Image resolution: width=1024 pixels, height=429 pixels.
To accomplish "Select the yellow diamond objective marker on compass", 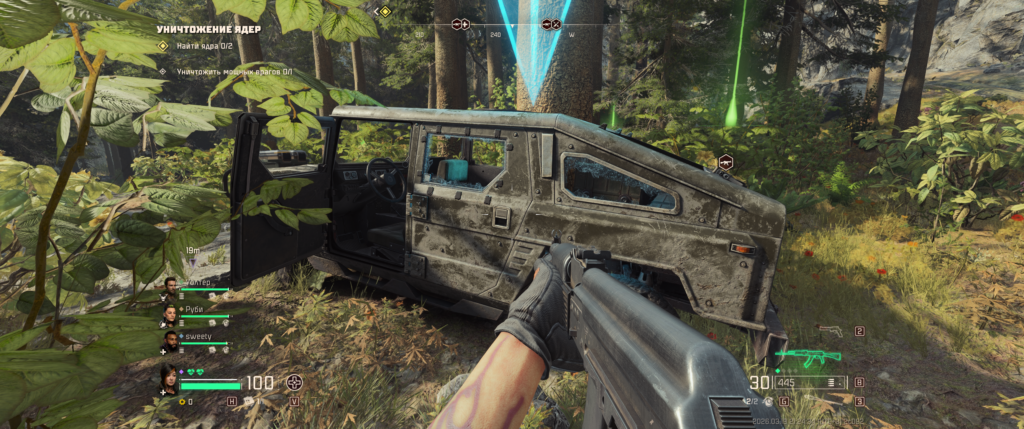I will click(385, 12).
